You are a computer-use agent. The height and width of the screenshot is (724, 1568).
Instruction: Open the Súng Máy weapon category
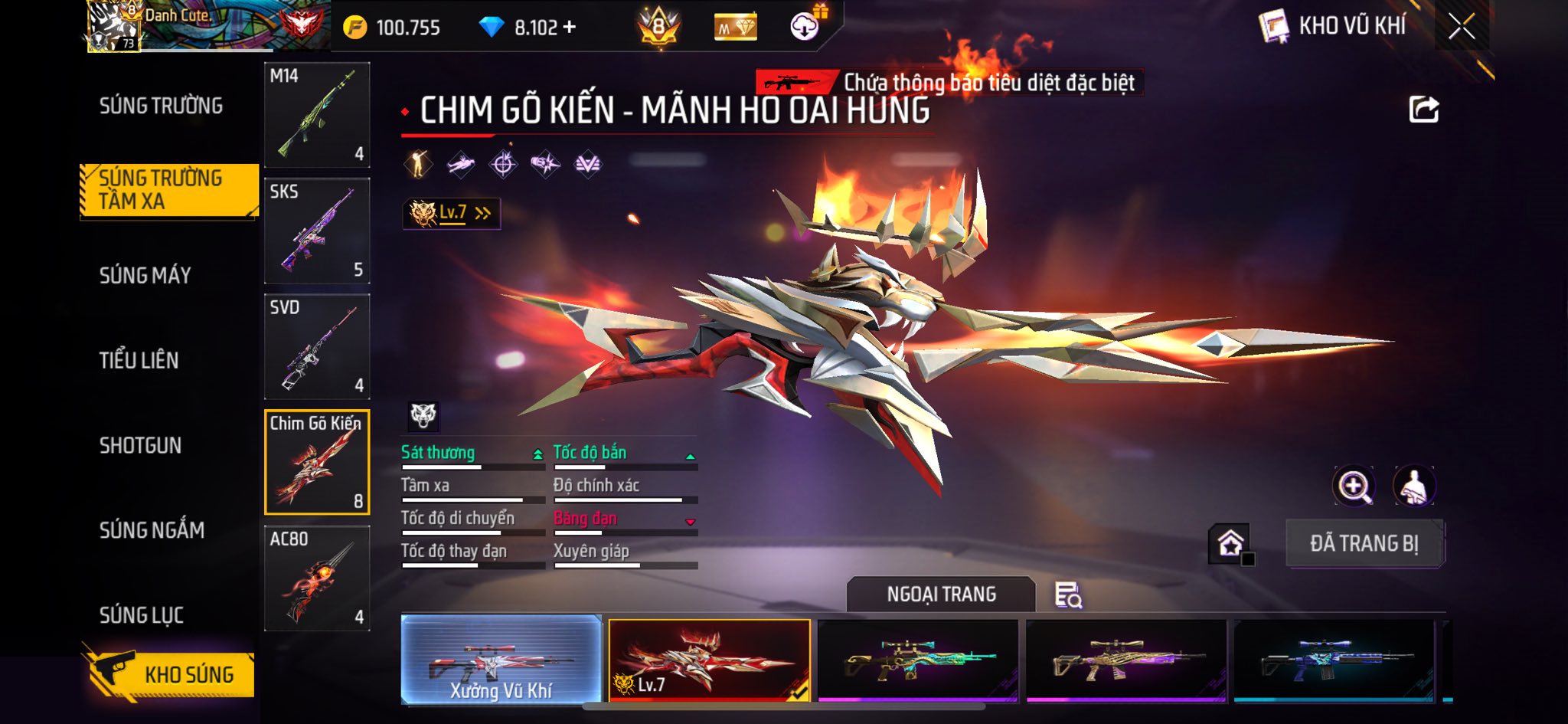pyautogui.click(x=145, y=275)
